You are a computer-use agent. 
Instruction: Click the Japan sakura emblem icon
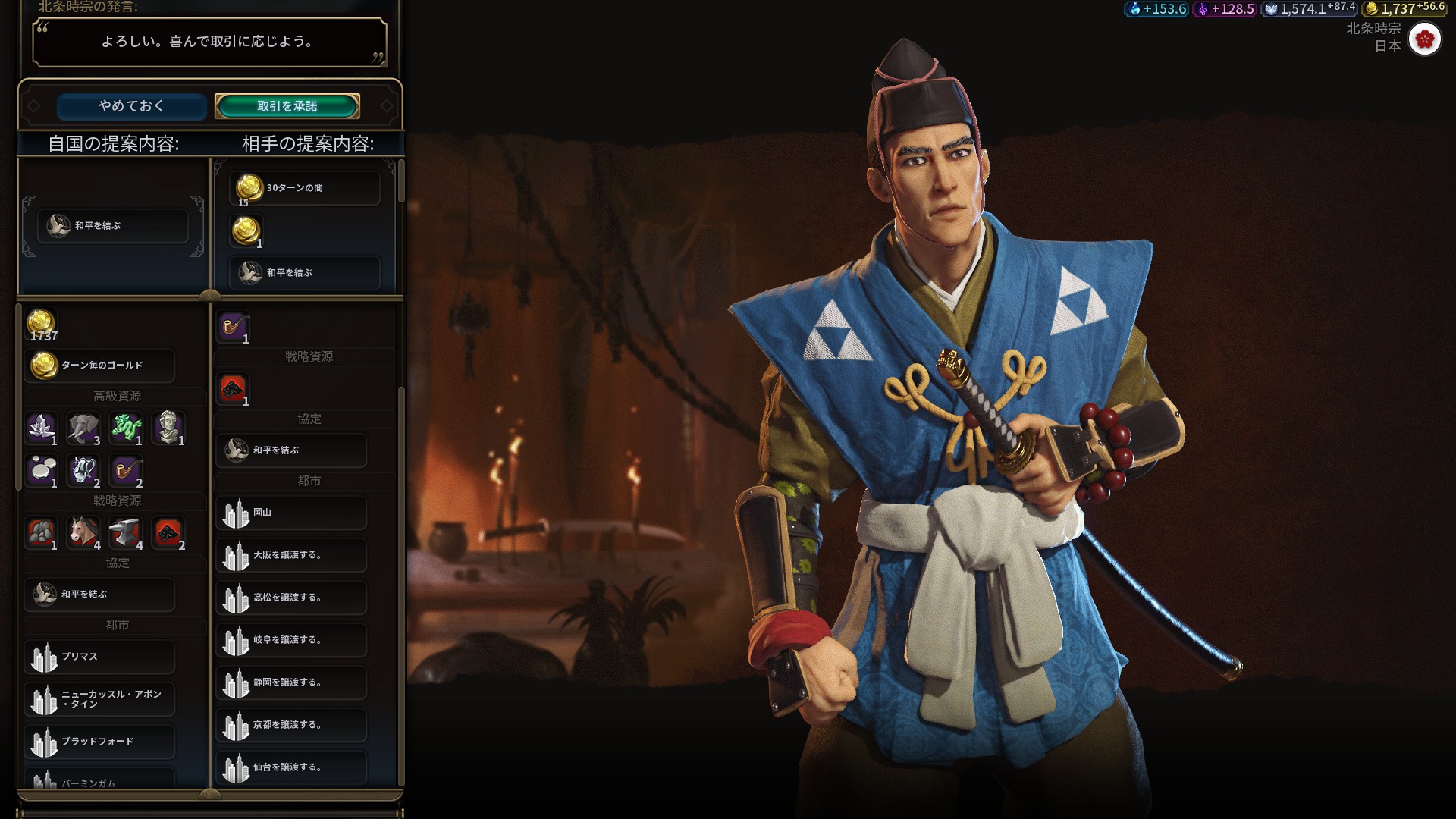point(1424,39)
